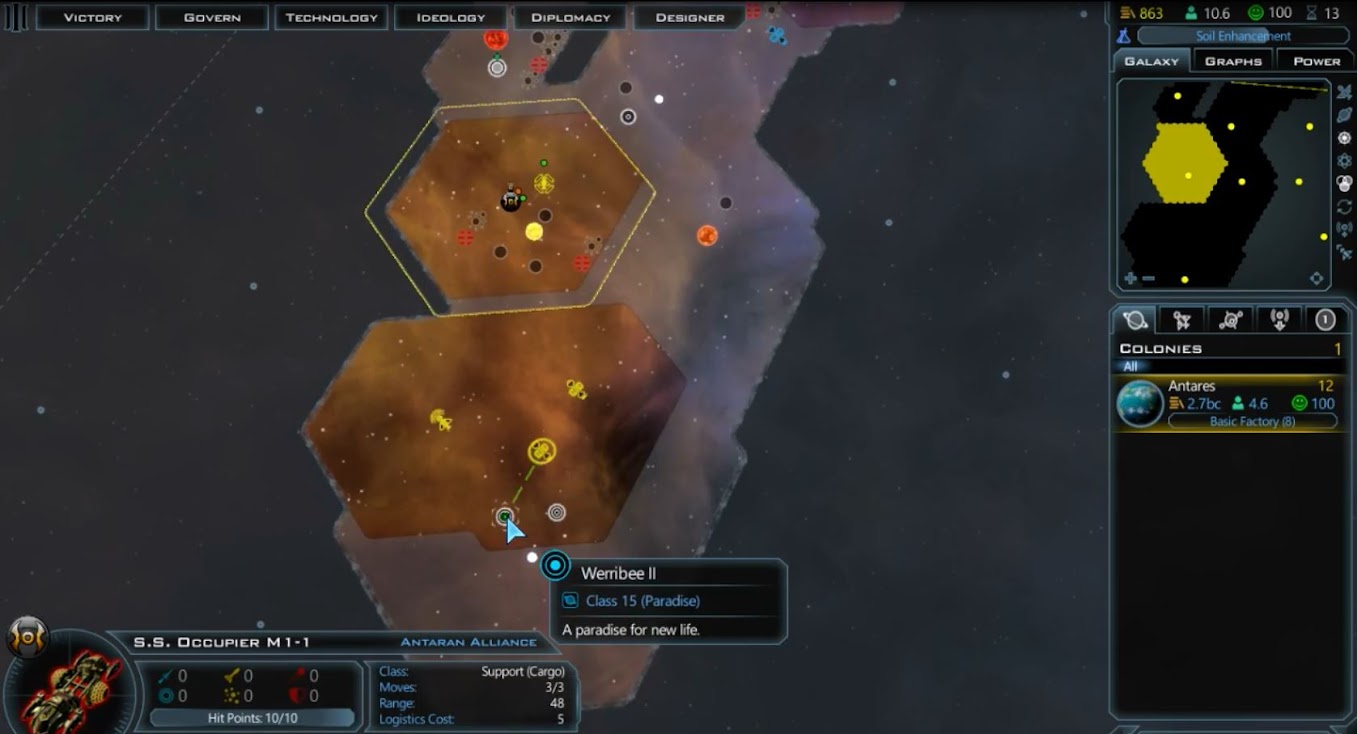Image resolution: width=1357 pixels, height=734 pixels.
Task: Switch to the Galaxy tab
Action: point(1151,61)
